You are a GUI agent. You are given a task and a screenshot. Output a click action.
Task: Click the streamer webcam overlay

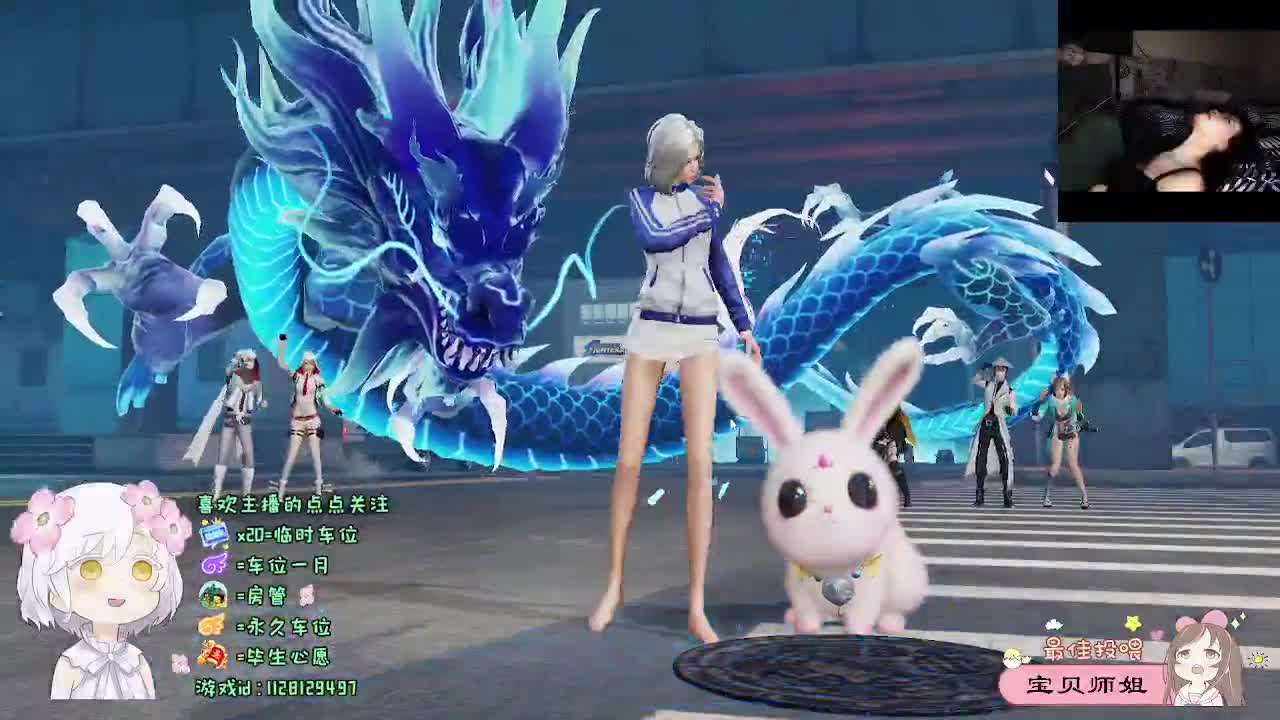1168,110
